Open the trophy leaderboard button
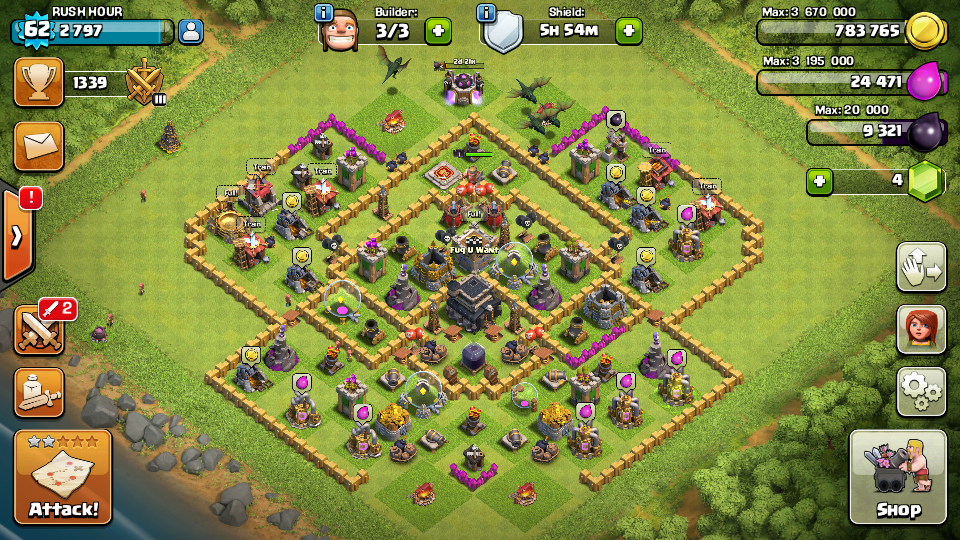The width and height of the screenshot is (960, 540). point(39,83)
